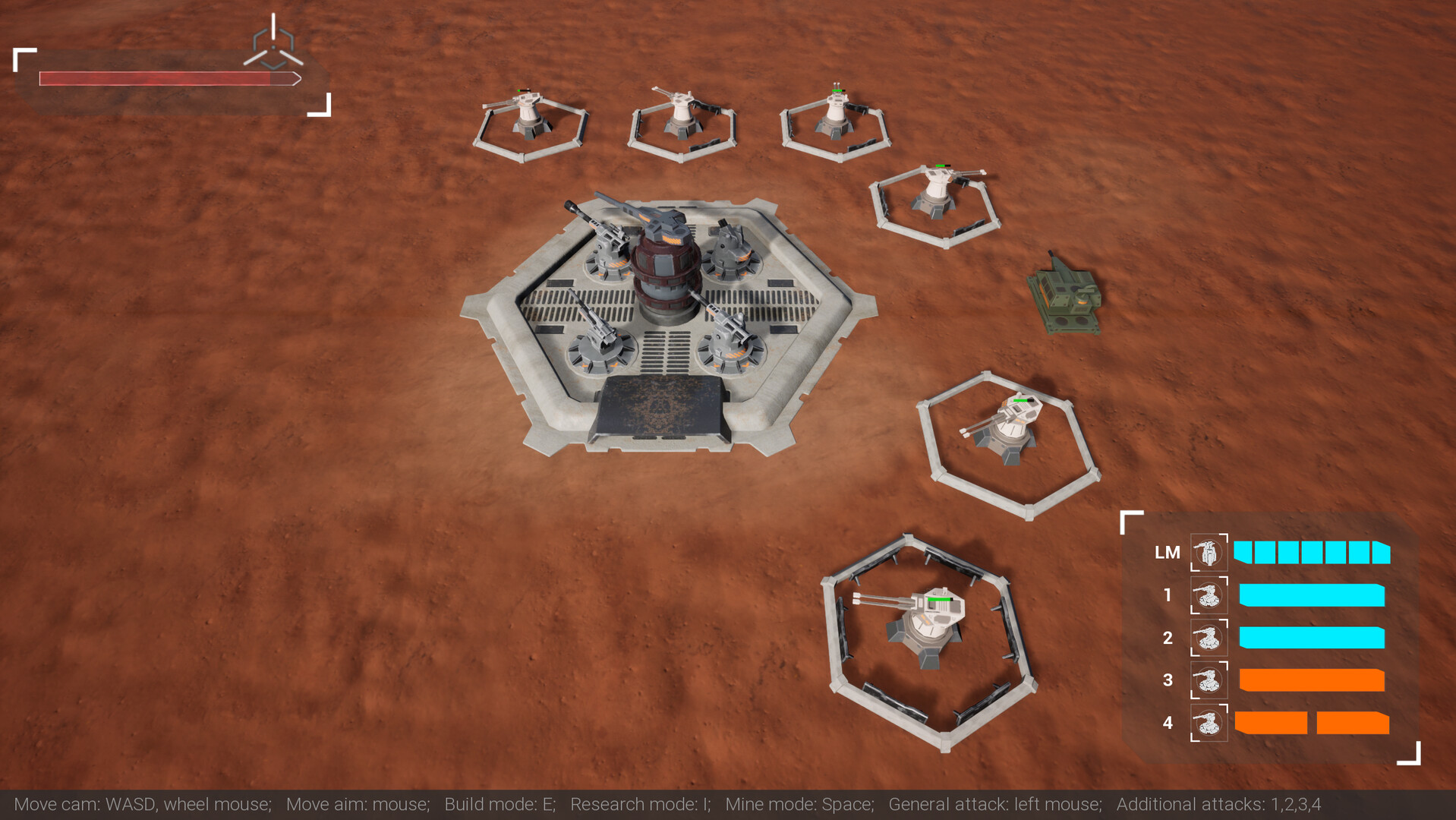Click the LM label in the weapon panel

[x=1168, y=553]
